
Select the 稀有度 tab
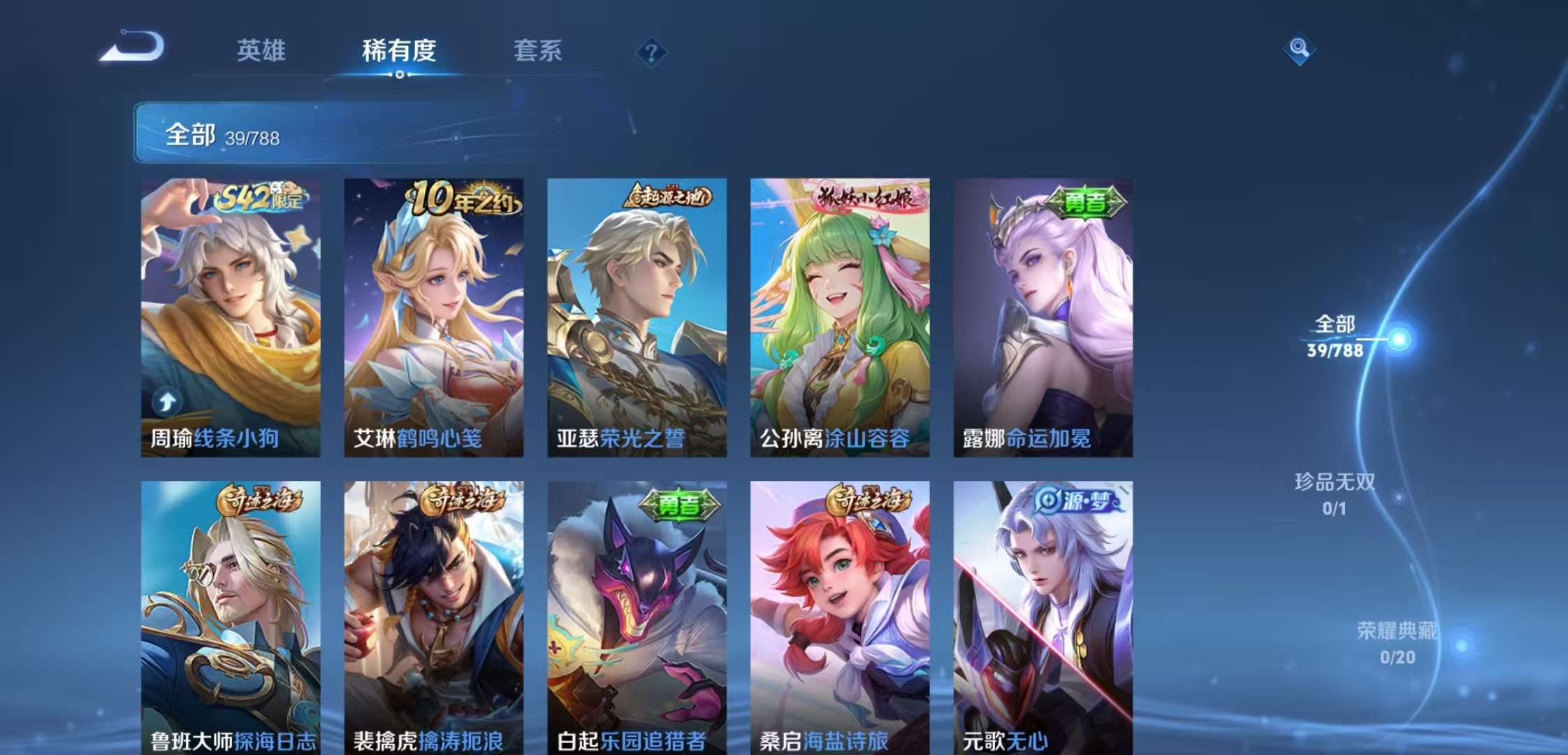pos(399,51)
